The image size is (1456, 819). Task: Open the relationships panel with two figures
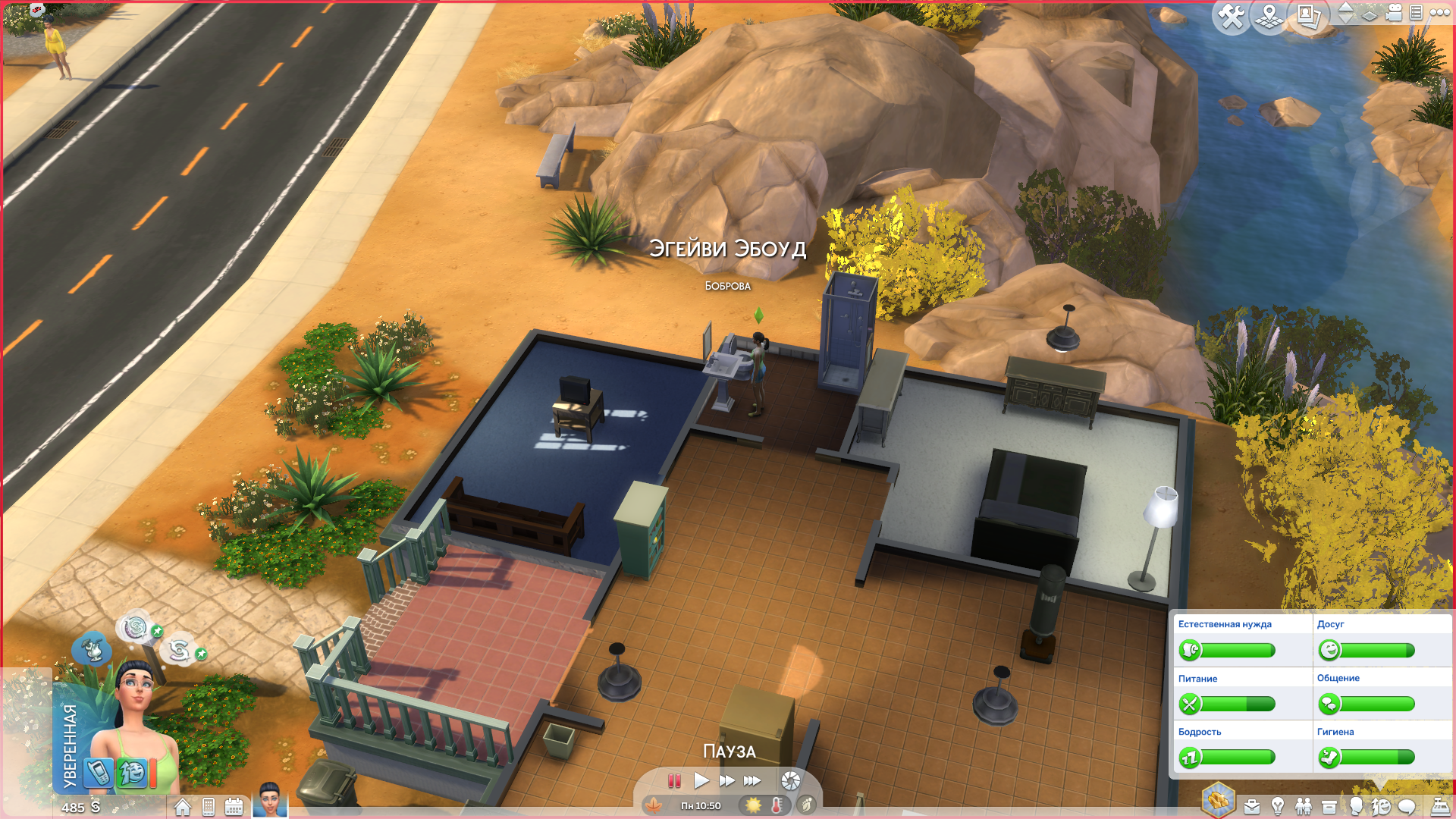click(1304, 806)
